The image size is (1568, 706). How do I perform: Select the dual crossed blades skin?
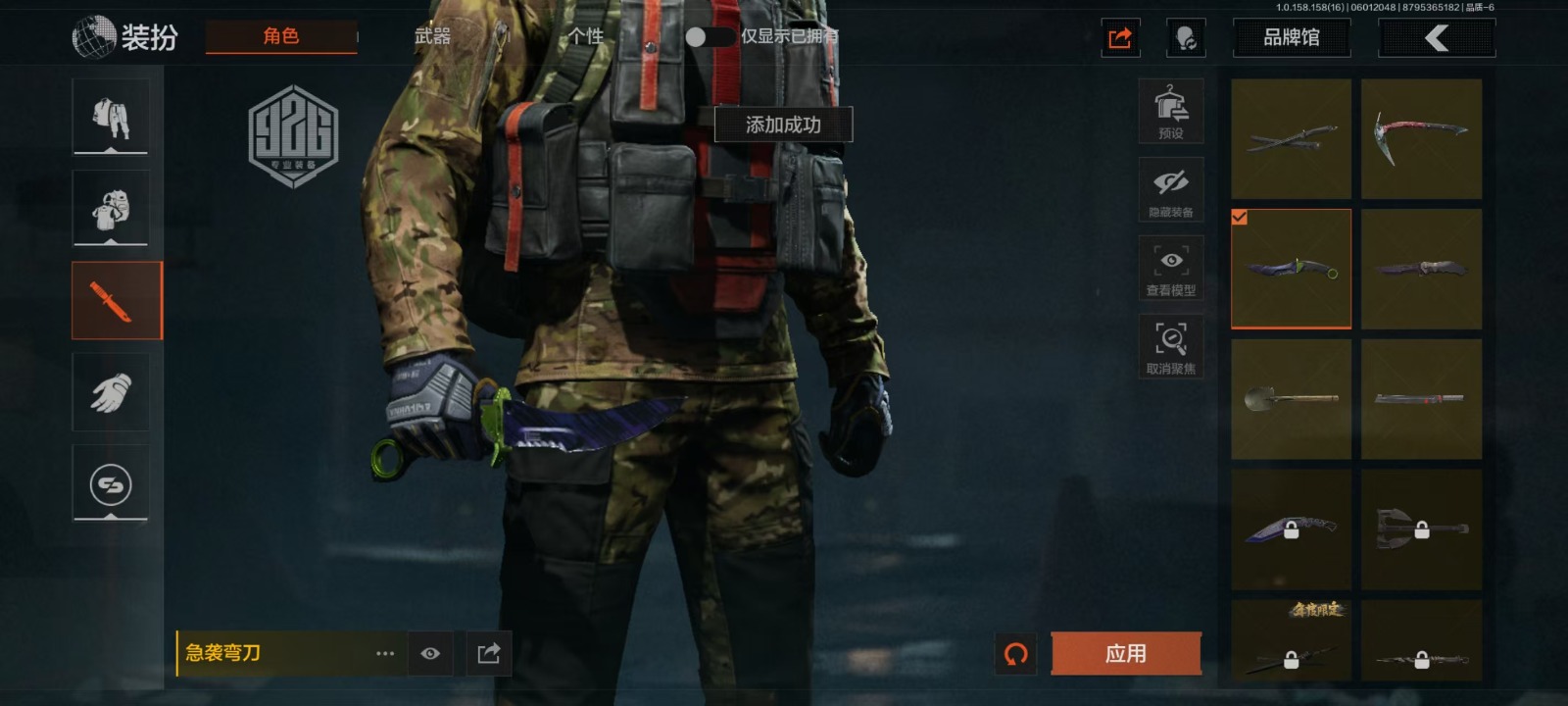click(1291, 138)
